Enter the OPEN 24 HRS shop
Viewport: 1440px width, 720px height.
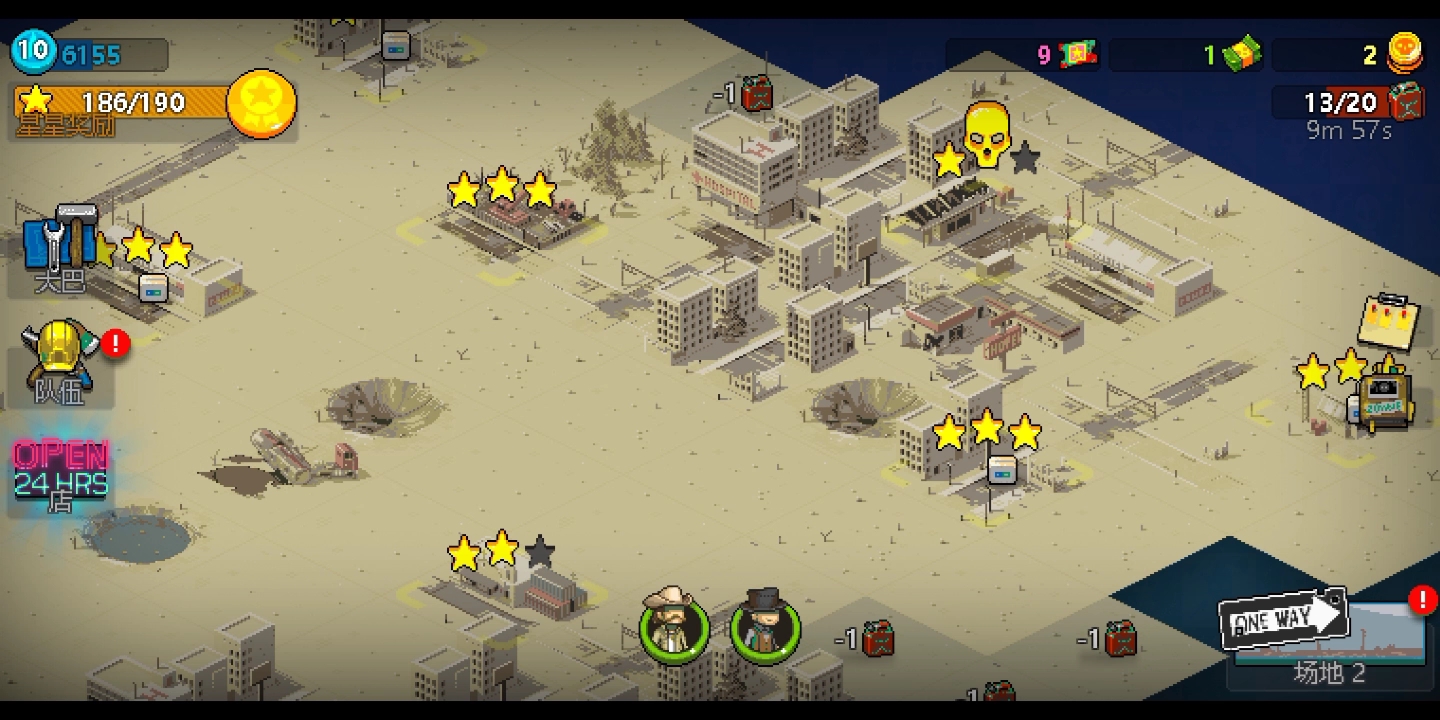[x=60, y=476]
